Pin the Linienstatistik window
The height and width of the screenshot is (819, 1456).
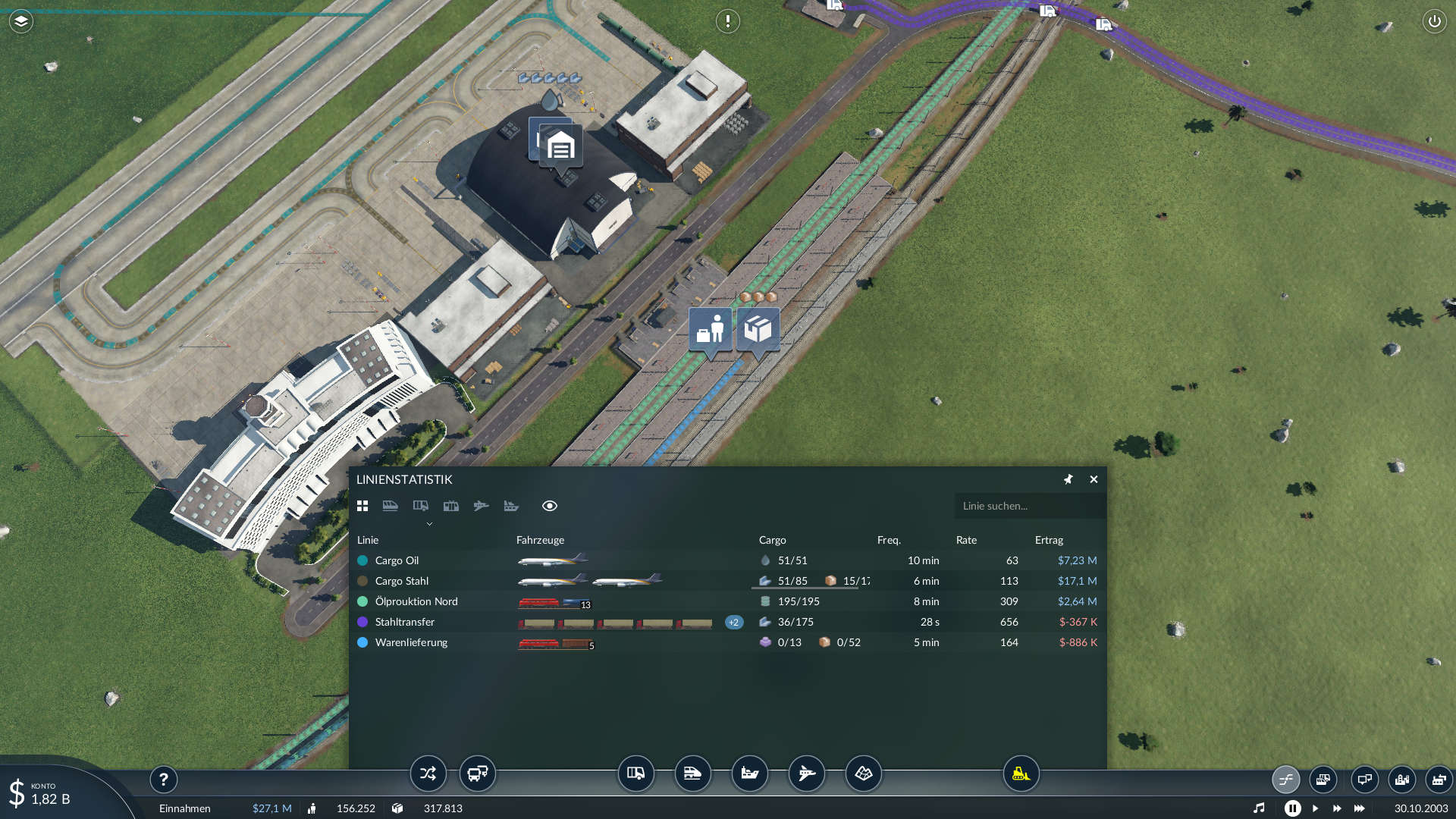(1068, 479)
